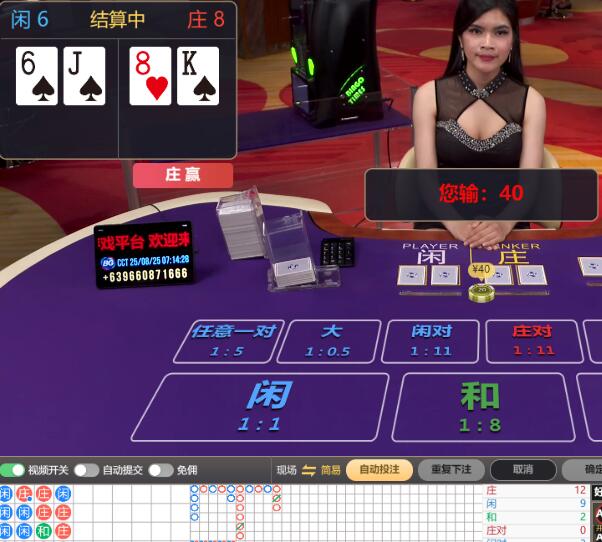Toggle the 视频开关 video switch
Image resolution: width=602 pixels, height=542 pixels.
coord(14,470)
